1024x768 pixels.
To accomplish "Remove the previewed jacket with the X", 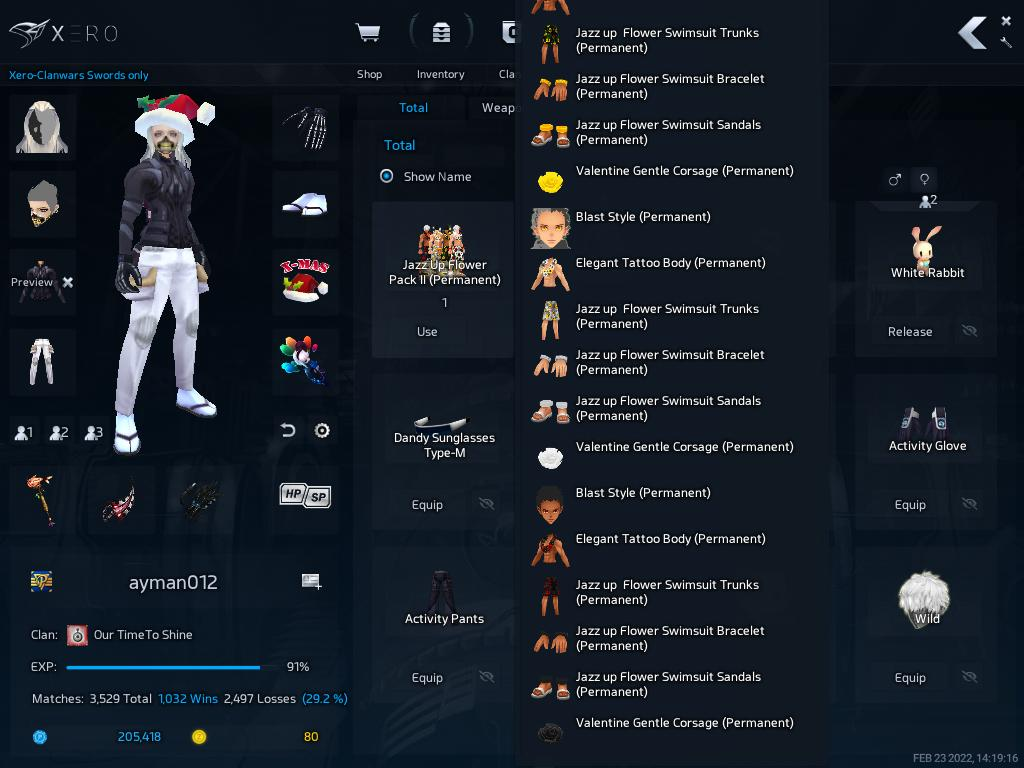I will (68, 283).
